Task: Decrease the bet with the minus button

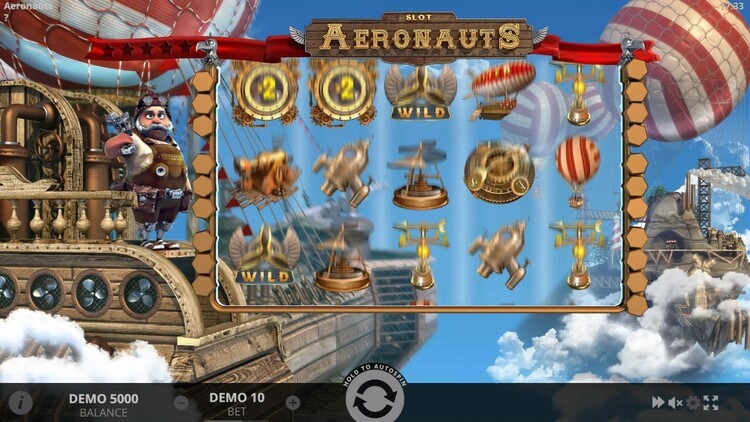Action: point(181,403)
